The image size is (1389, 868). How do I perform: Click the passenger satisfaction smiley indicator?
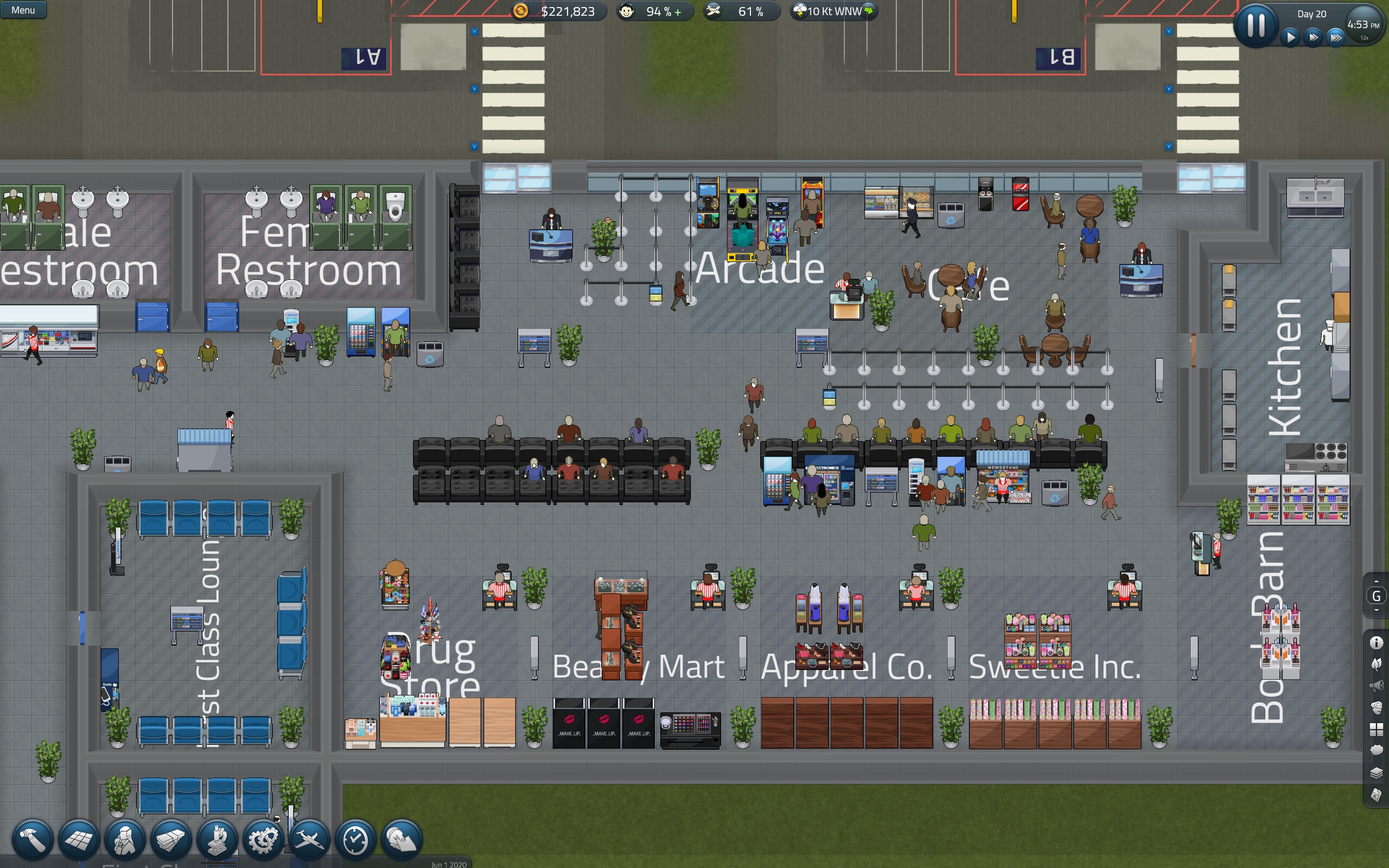(x=627, y=11)
